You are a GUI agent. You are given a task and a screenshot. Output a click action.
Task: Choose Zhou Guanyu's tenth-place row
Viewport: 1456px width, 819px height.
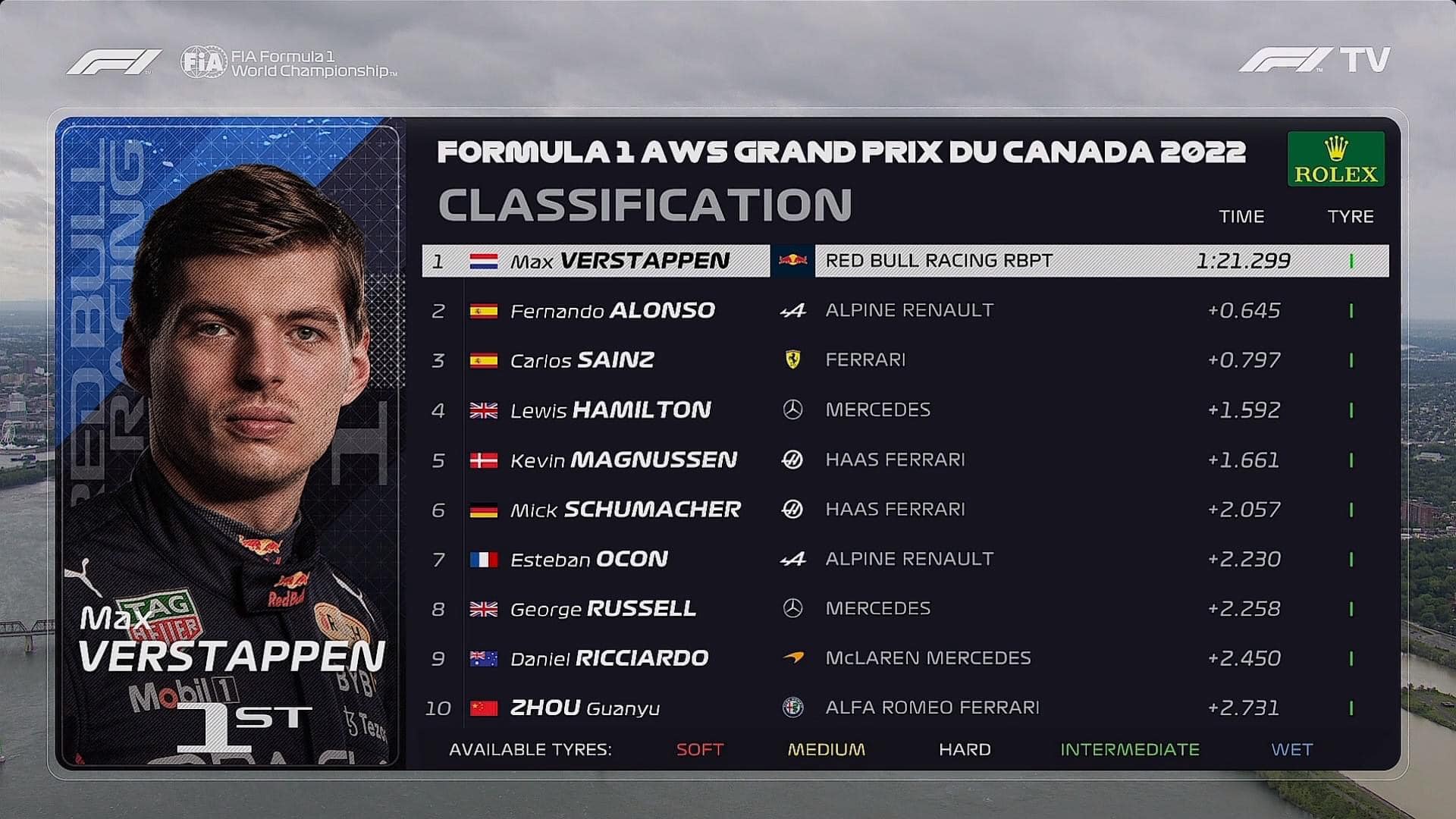click(x=905, y=708)
